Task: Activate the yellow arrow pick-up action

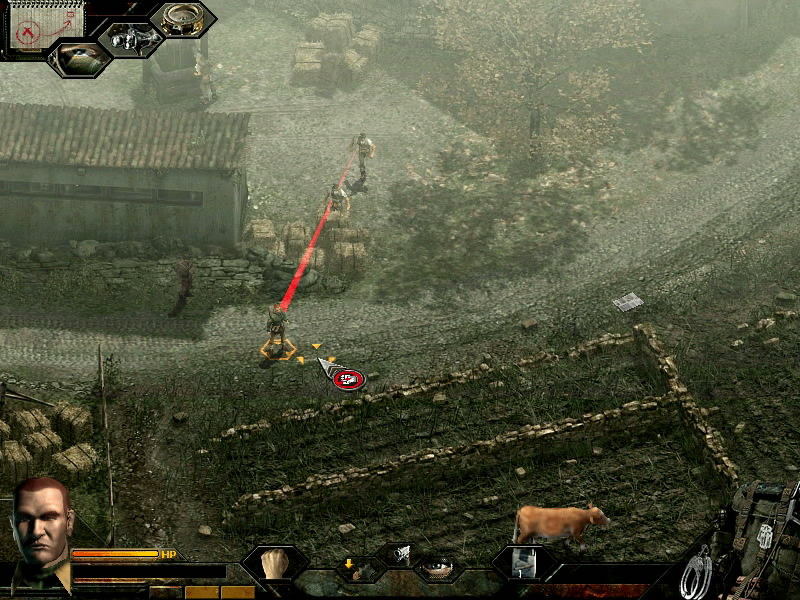Action: (353, 568)
